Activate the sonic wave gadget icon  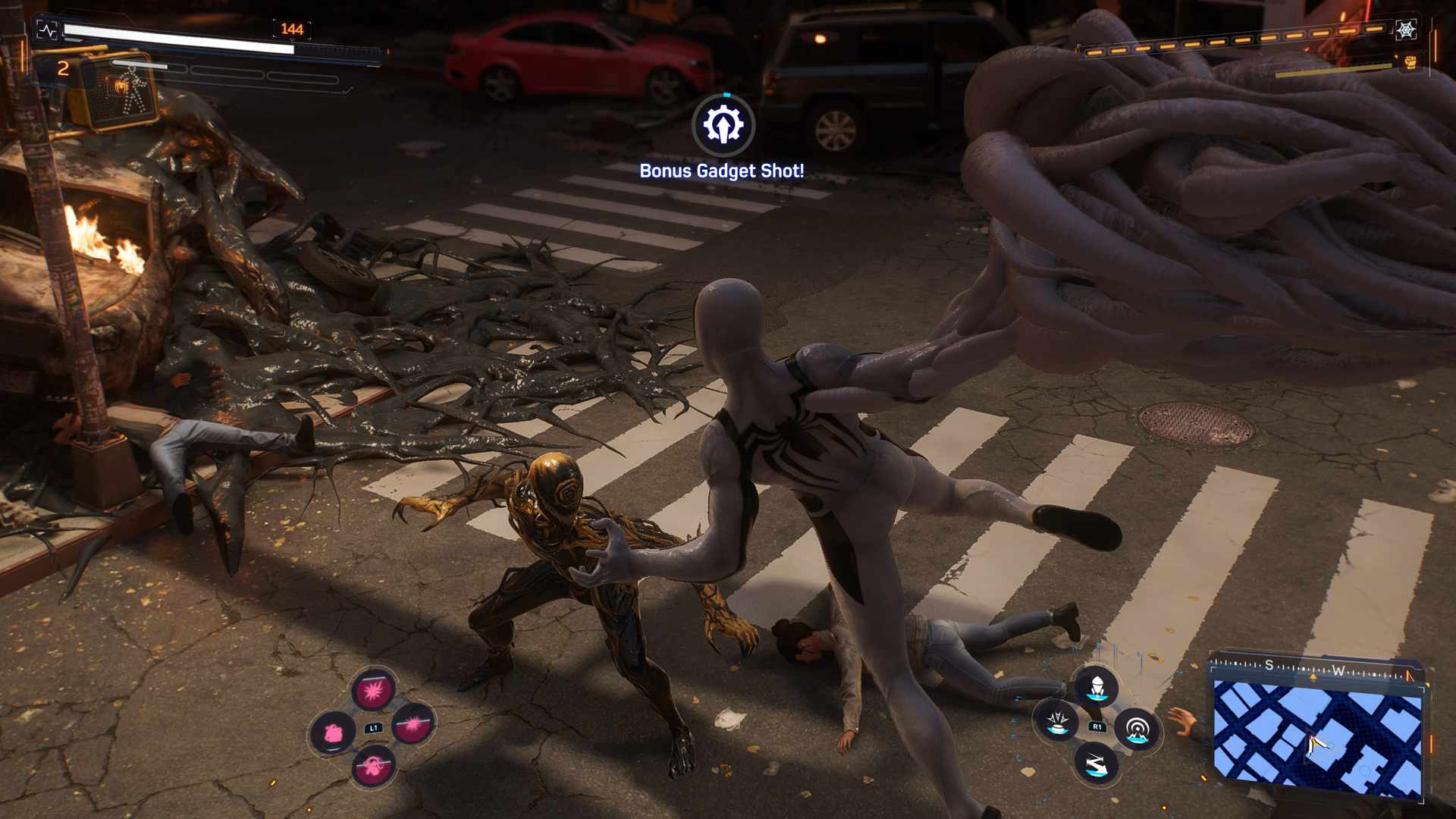click(1137, 730)
